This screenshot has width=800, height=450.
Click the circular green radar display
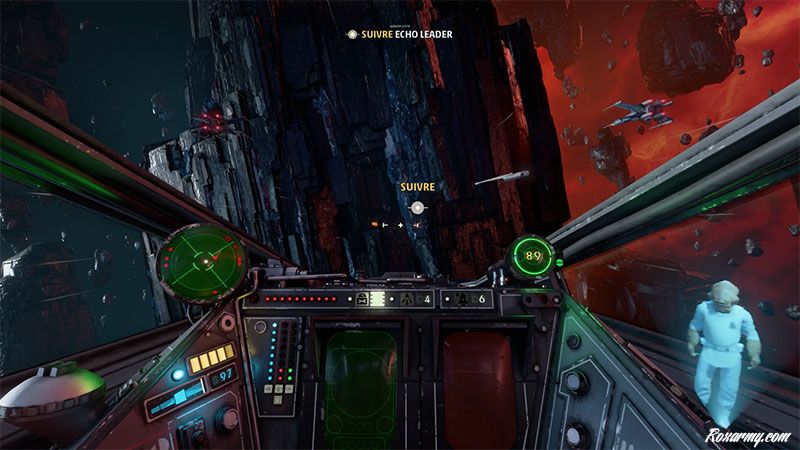pos(204,258)
